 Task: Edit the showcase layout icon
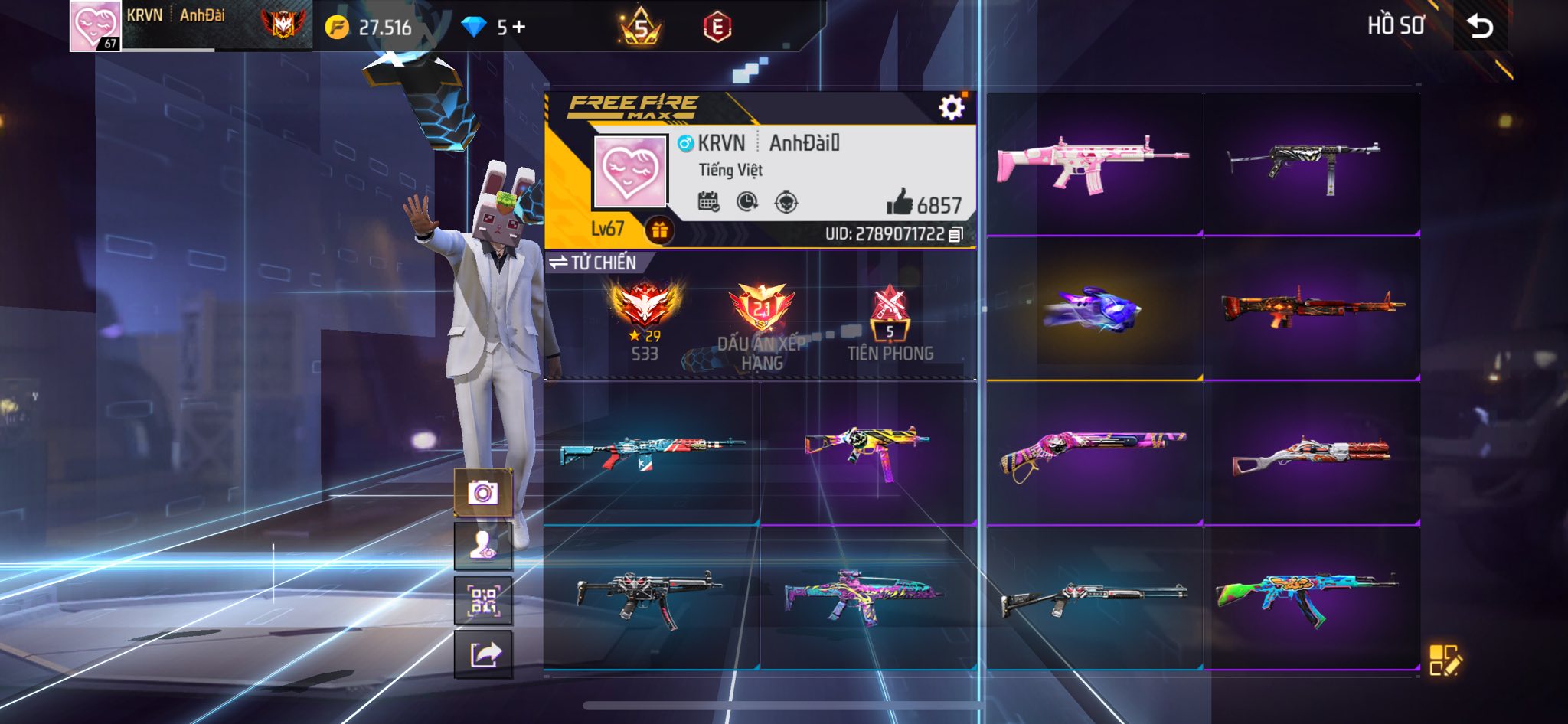click(x=1445, y=660)
